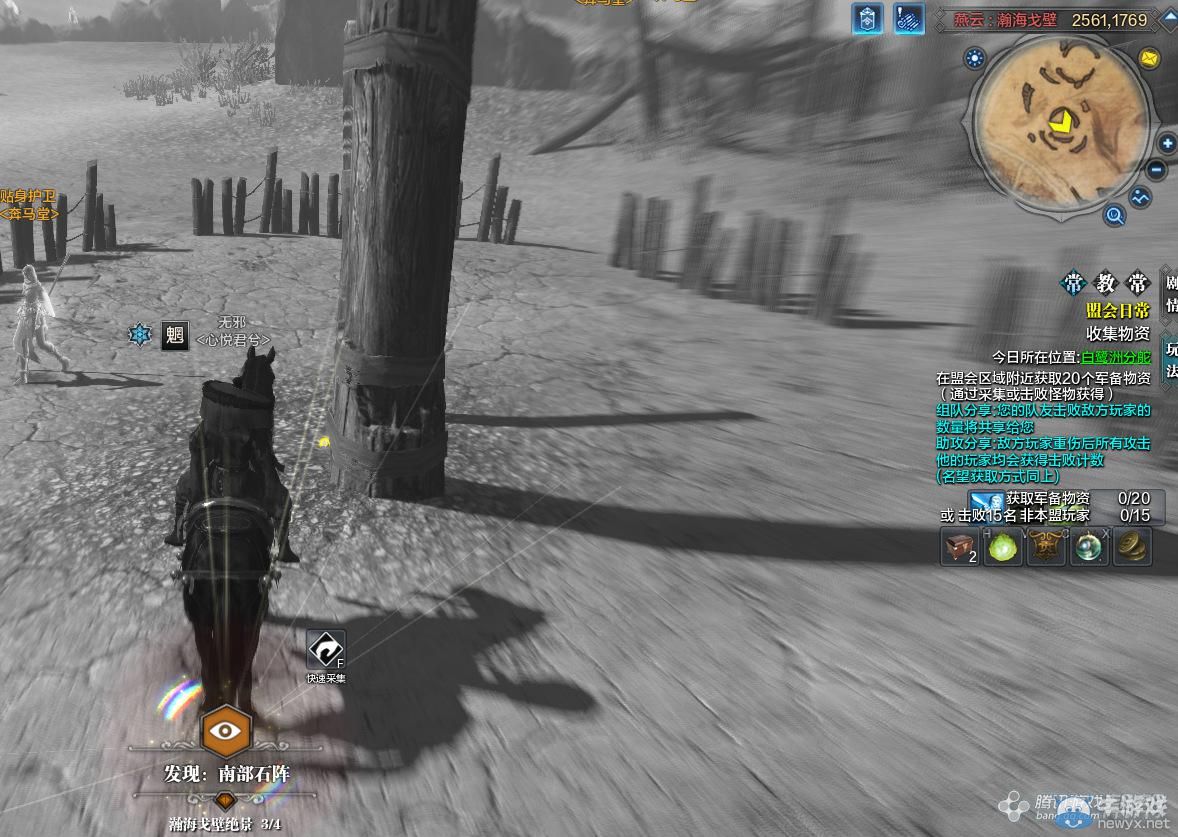This screenshot has height=837, width=1178.
Task: Zoom out the minimap with minus button
Action: point(1157,170)
